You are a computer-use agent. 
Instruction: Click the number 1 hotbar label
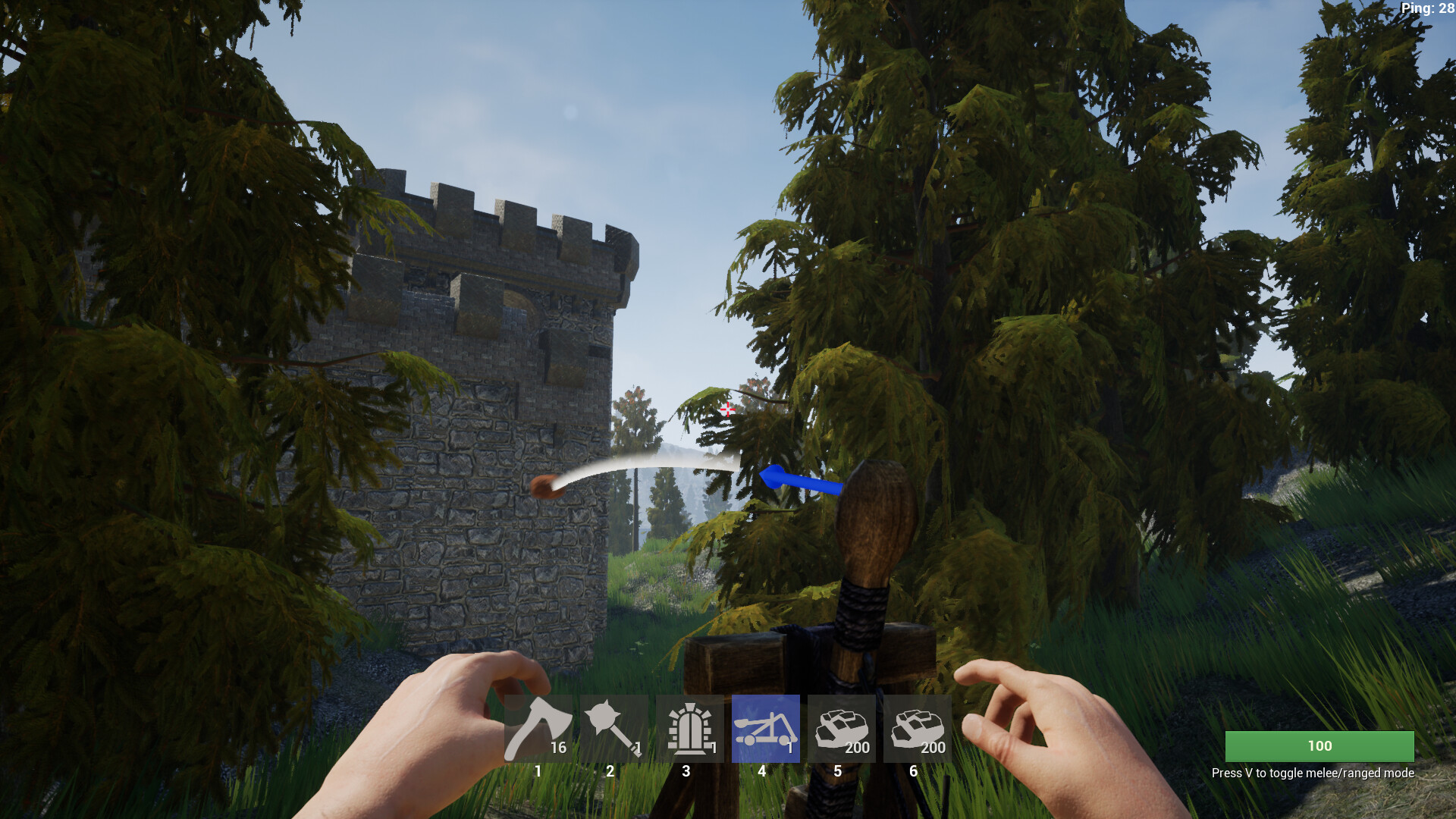click(x=537, y=770)
